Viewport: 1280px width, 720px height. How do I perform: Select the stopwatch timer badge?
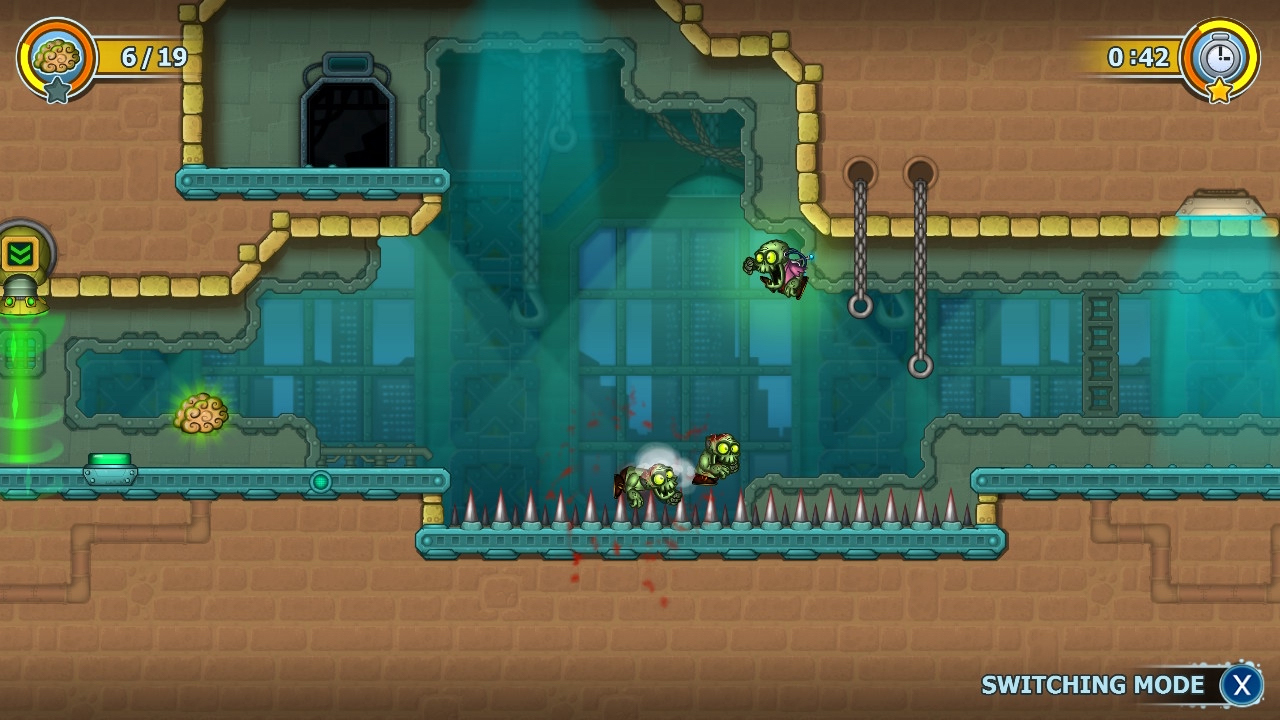point(1219,59)
